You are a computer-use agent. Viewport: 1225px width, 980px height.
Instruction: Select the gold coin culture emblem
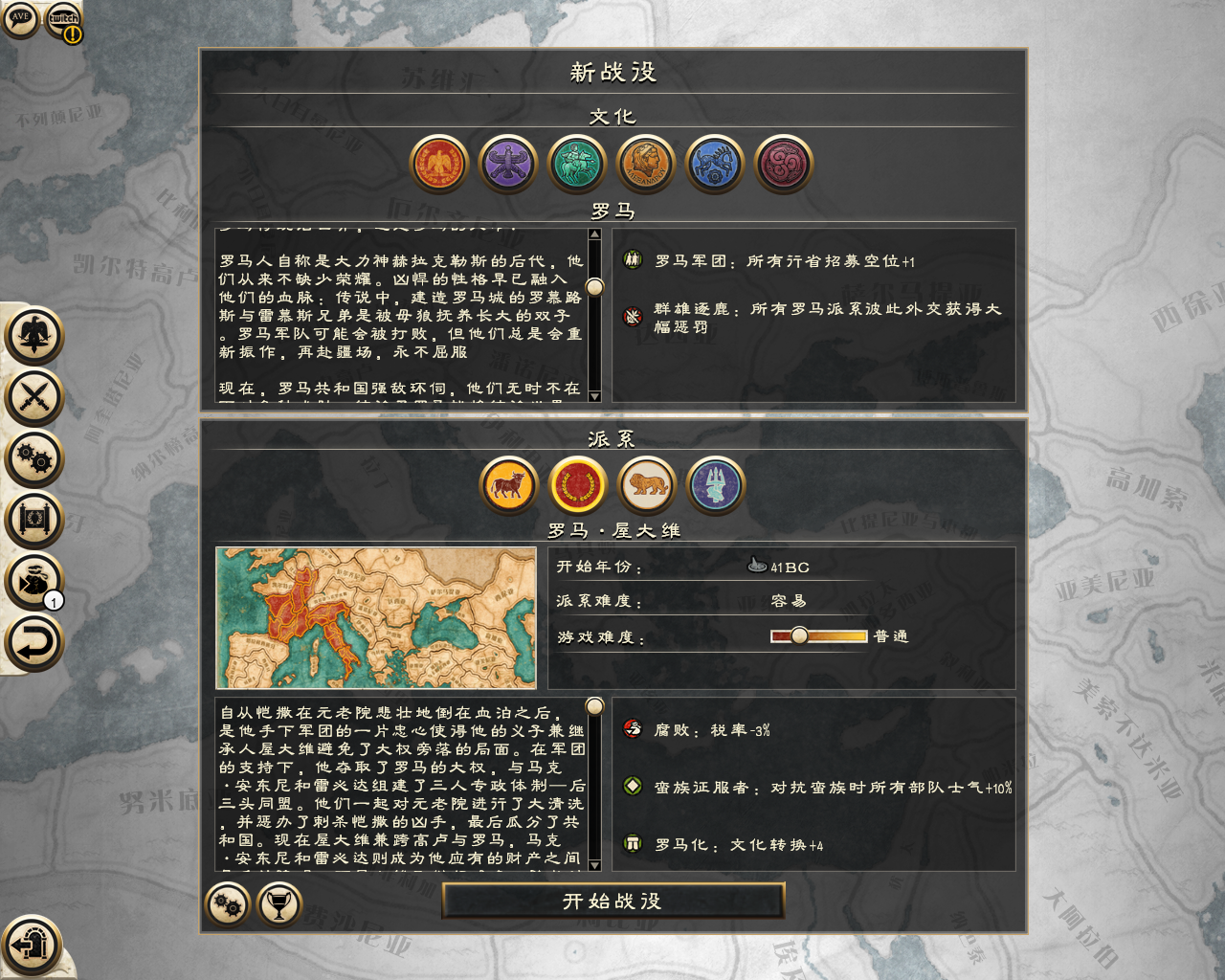(x=646, y=163)
